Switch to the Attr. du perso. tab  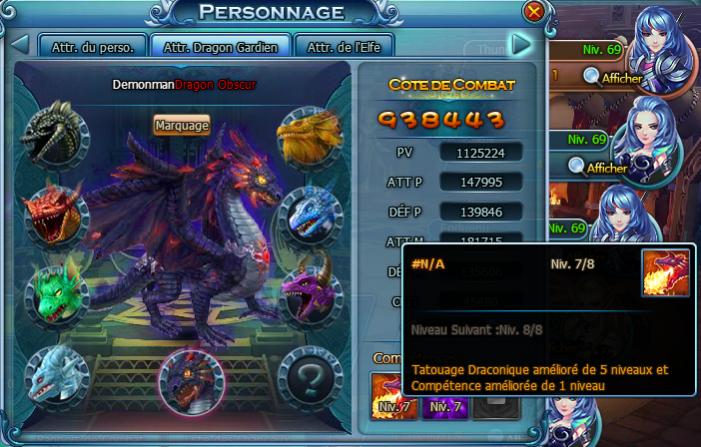click(x=92, y=46)
